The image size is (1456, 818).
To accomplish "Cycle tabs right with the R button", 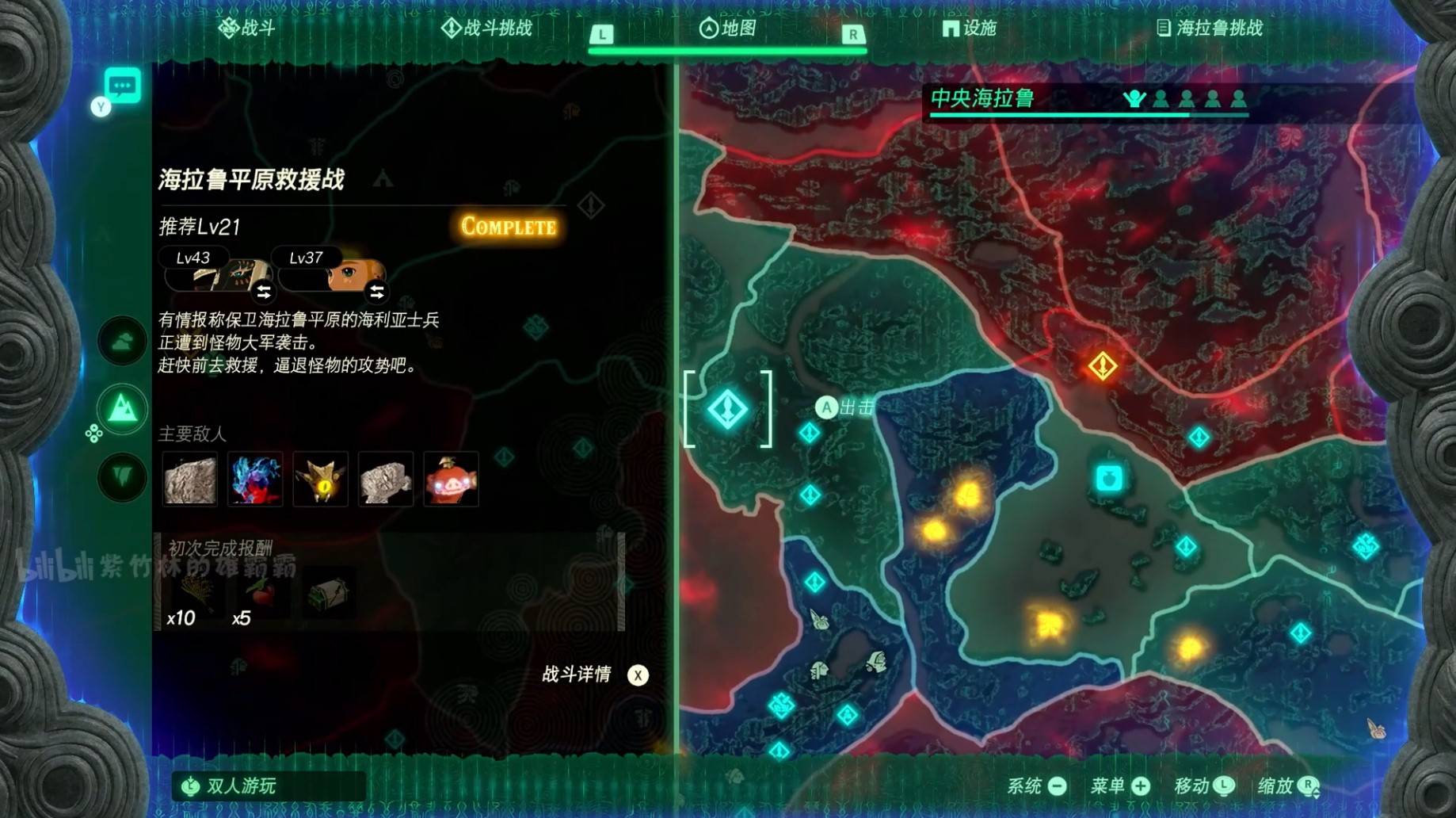I will tap(852, 33).
